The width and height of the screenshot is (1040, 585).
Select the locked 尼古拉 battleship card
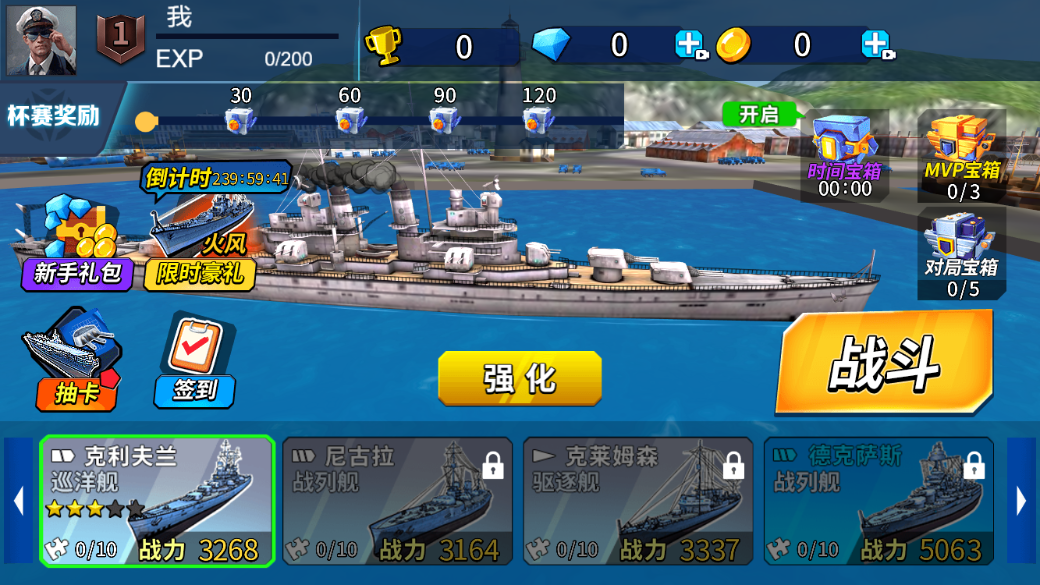[x=397, y=501]
